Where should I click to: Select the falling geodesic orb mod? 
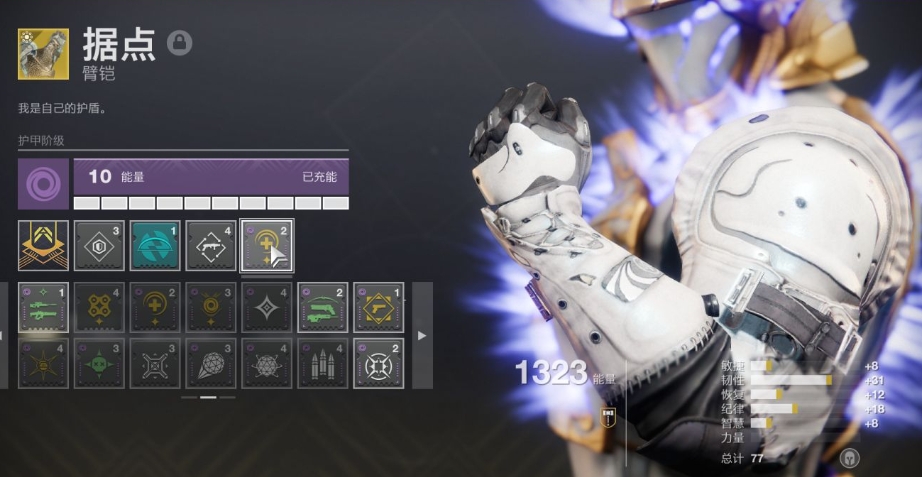click(211, 363)
